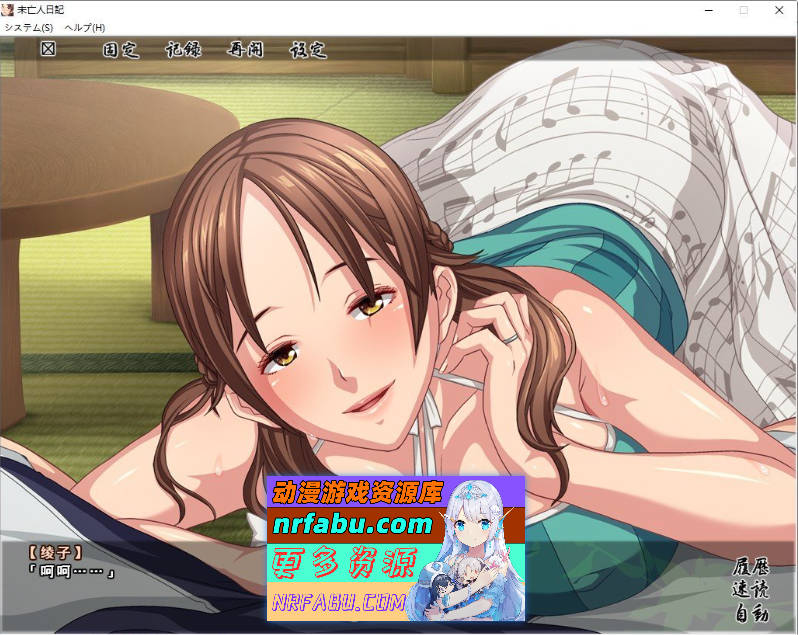
Task: Minimize the game window
Action: pyautogui.click(x=707, y=9)
